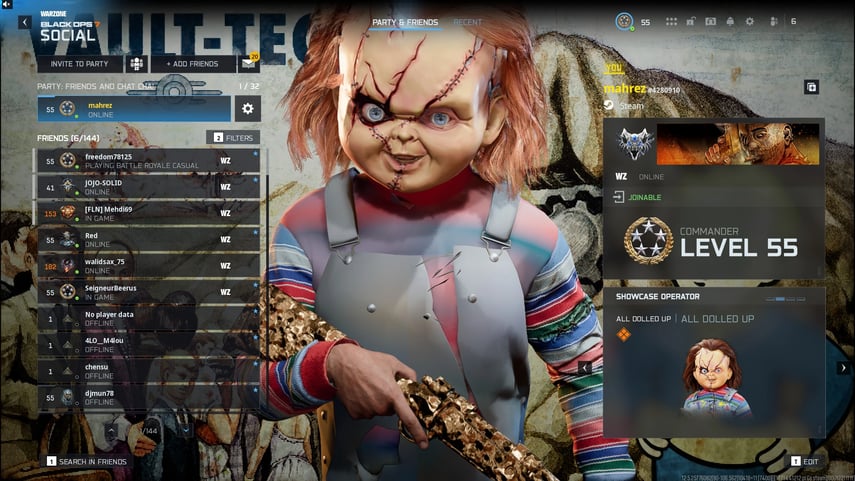
Task: Open the envelope inbox with notifications
Action: click(248, 64)
